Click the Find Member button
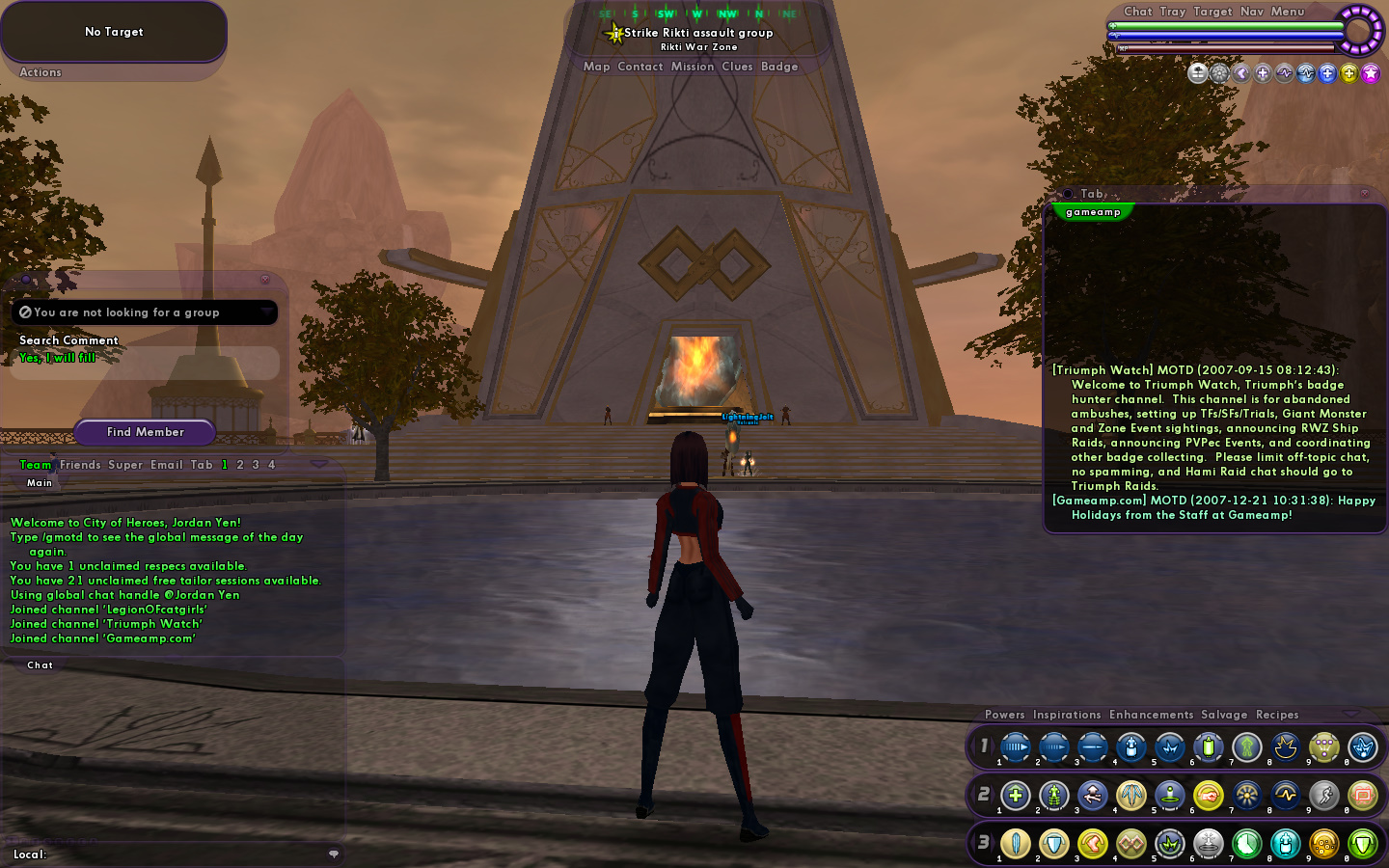This screenshot has height=868, width=1389. 145,432
